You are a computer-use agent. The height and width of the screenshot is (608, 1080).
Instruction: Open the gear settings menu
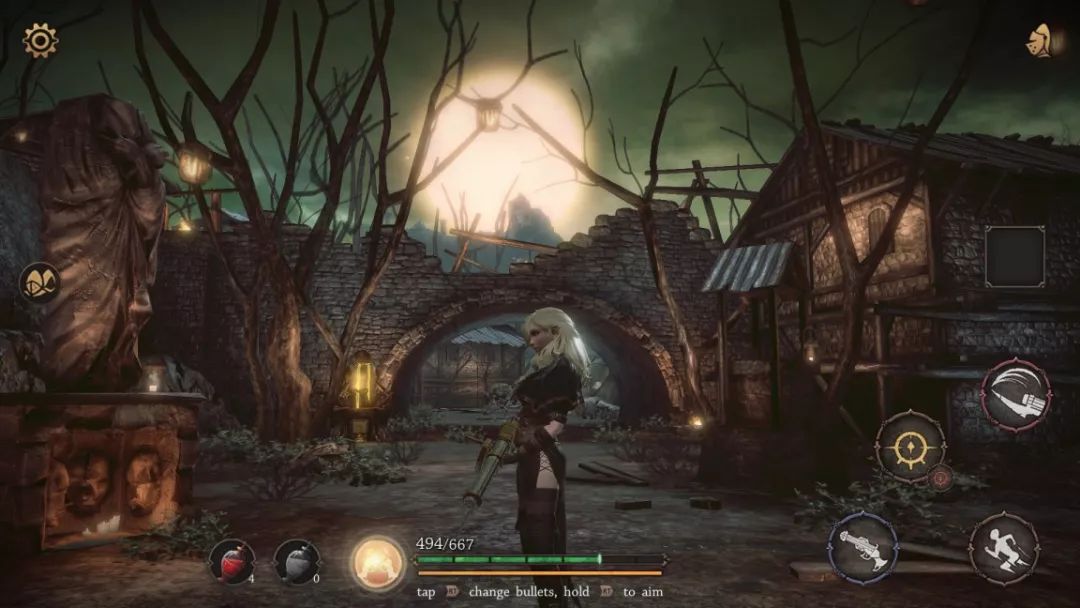pos(41,41)
